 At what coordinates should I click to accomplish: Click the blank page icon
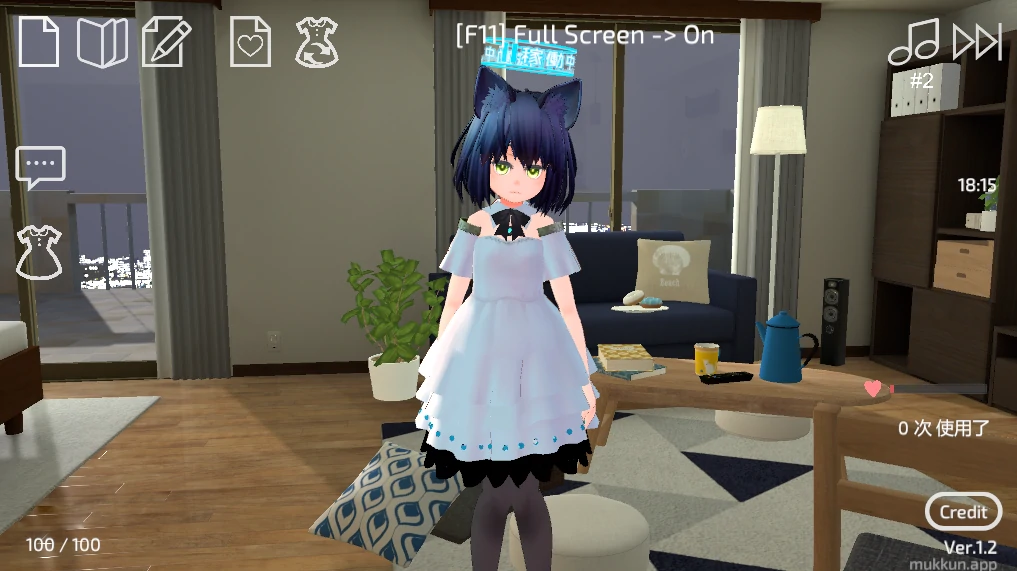(x=39, y=42)
